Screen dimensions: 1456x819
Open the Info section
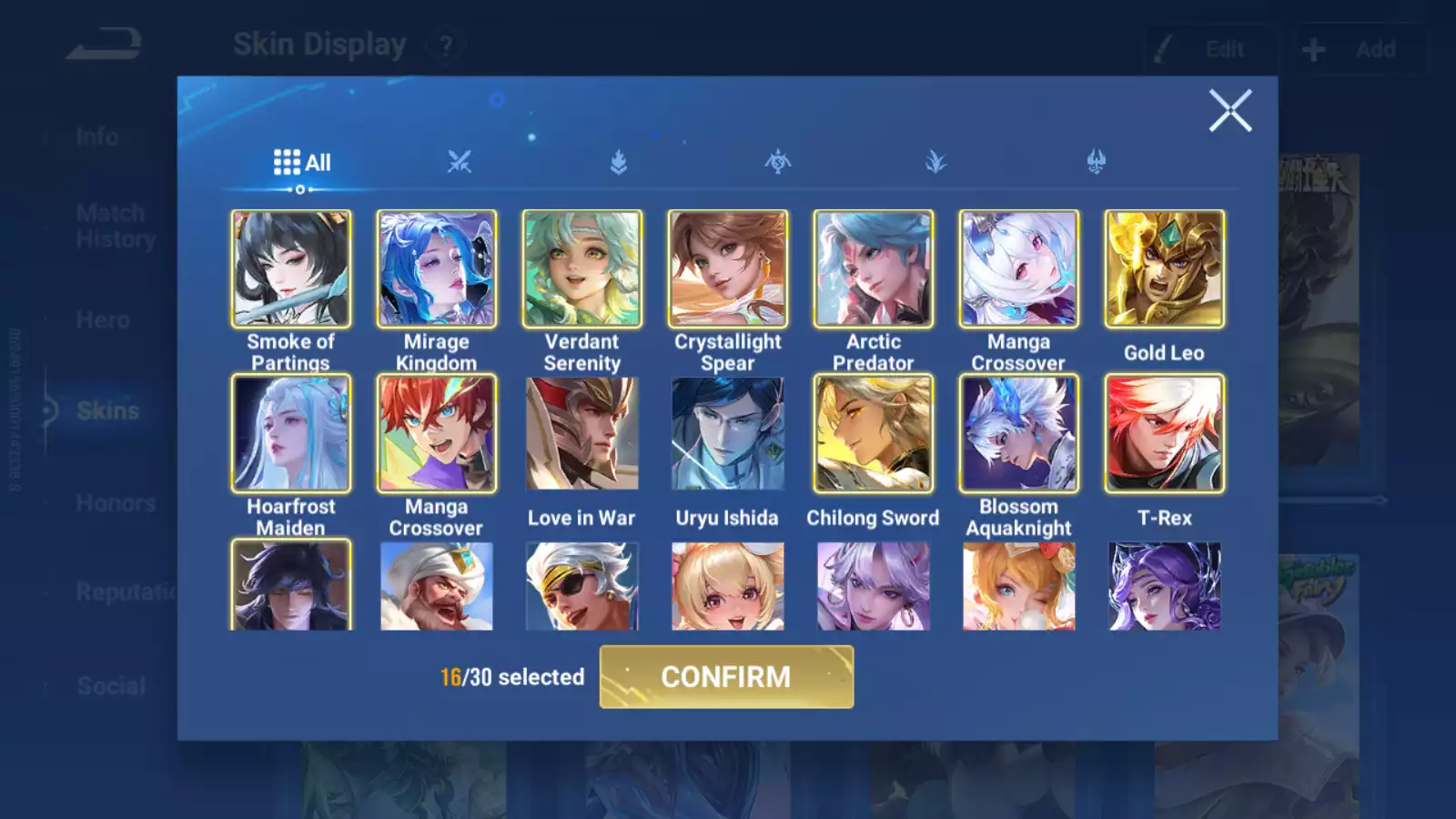pyautogui.click(x=96, y=137)
